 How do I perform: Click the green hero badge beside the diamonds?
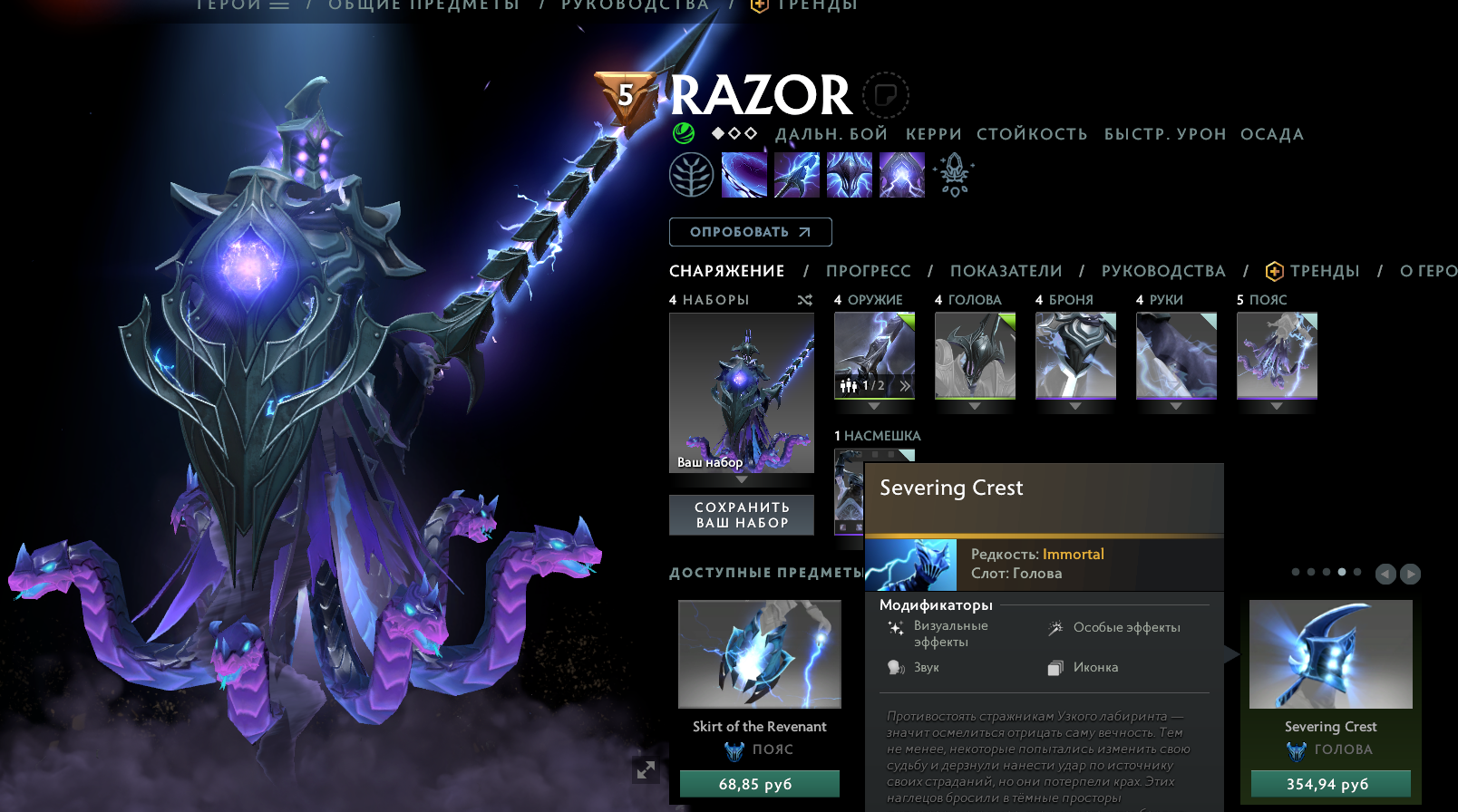pyautogui.click(x=685, y=134)
